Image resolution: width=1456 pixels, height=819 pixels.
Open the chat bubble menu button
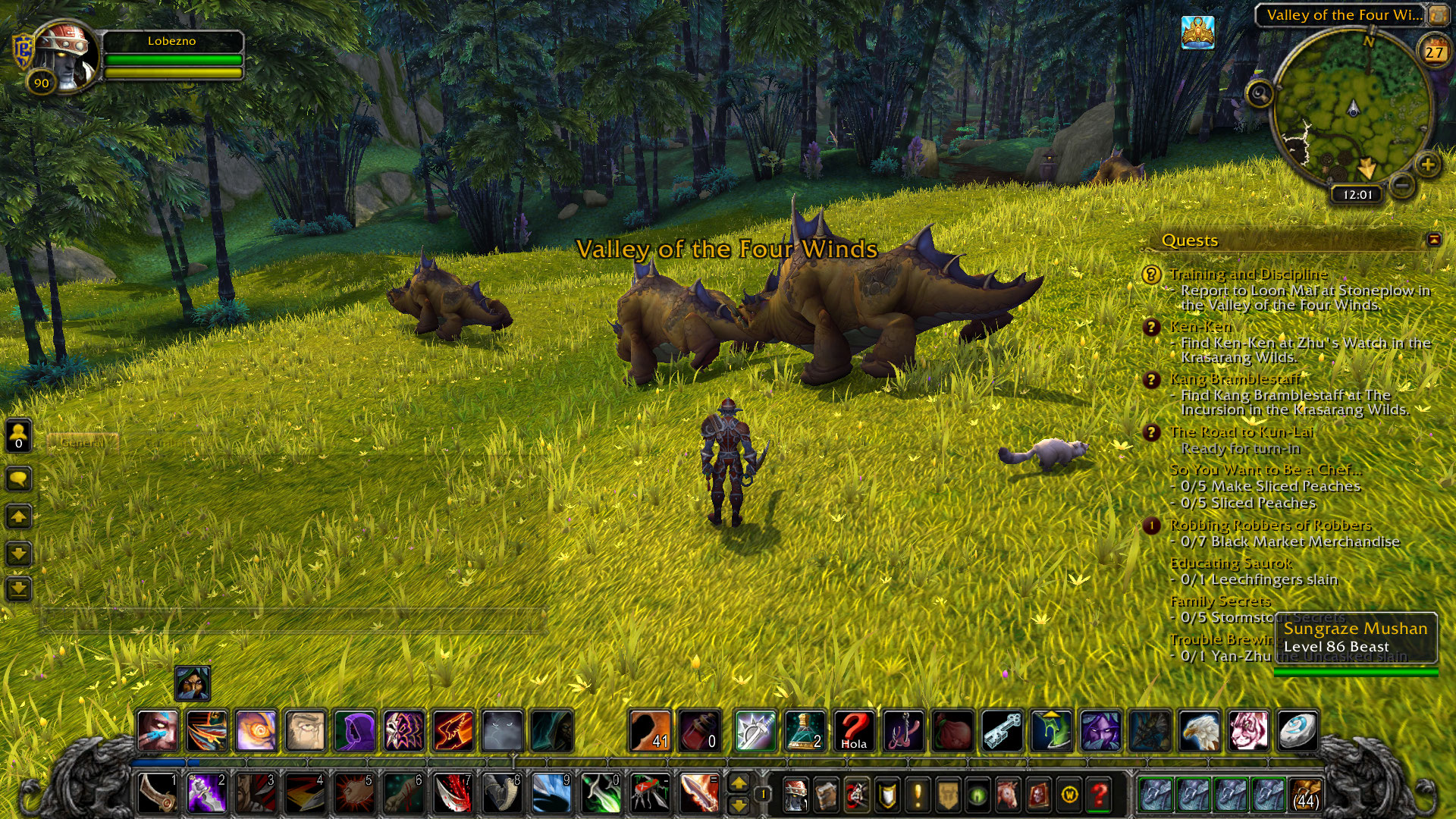(19, 479)
